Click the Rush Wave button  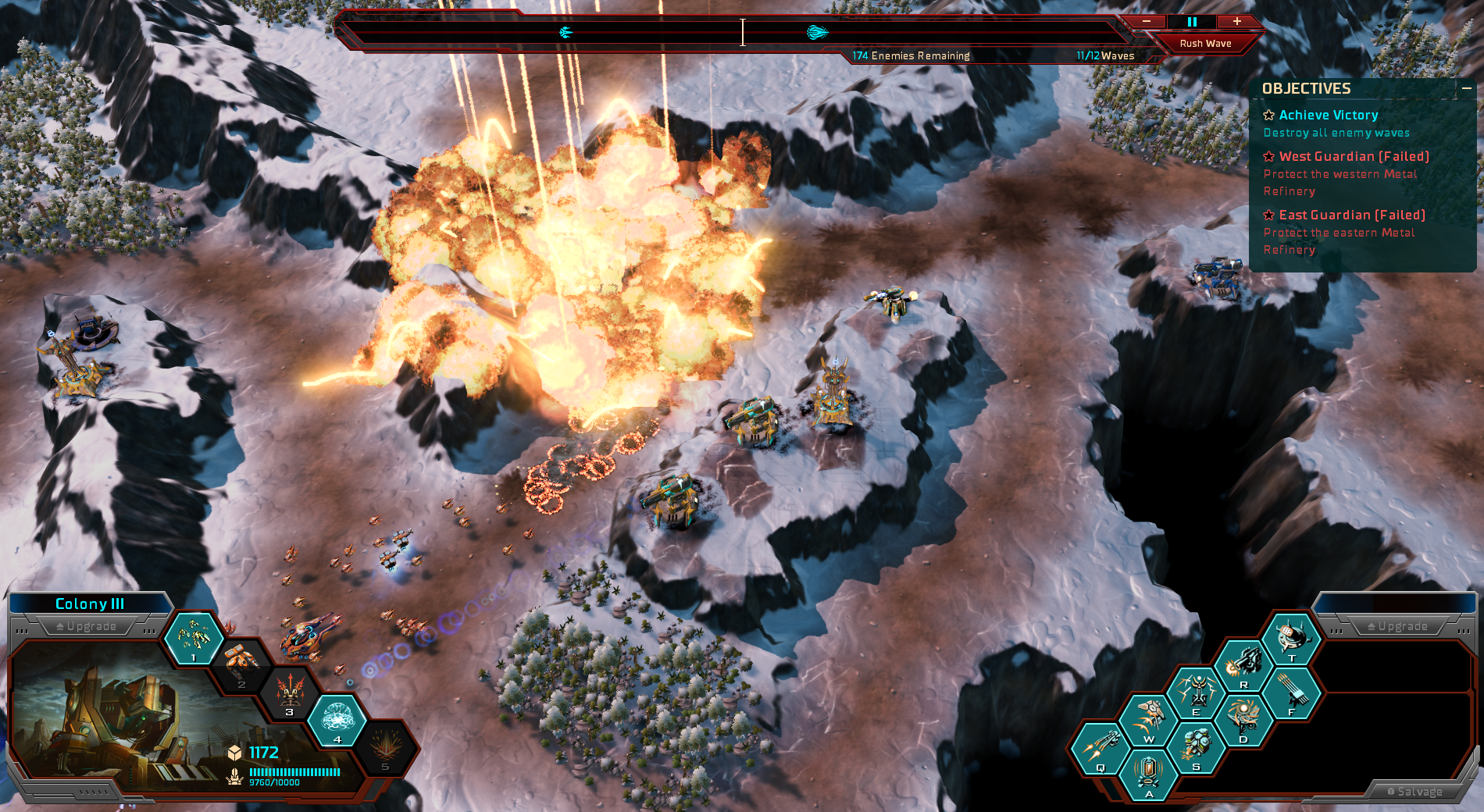click(x=1205, y=44)
